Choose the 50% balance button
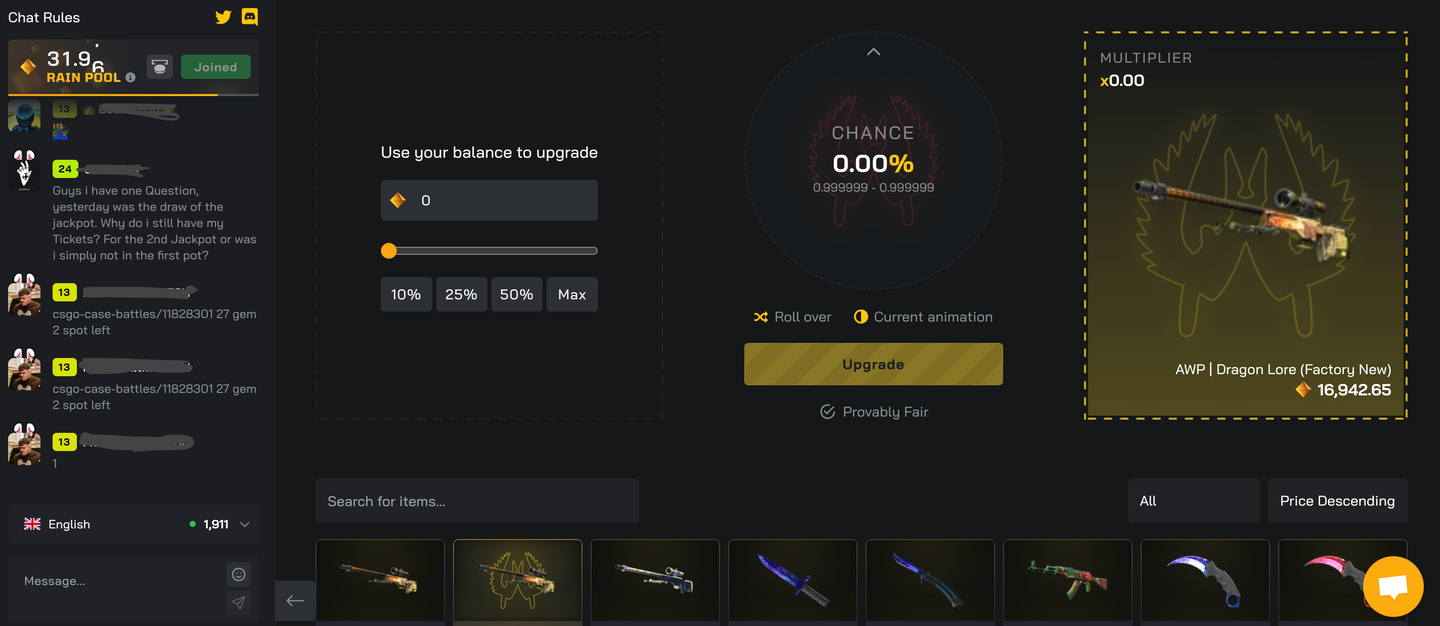The height and width of the screenshot is (626, 1440). pos(516,295)
